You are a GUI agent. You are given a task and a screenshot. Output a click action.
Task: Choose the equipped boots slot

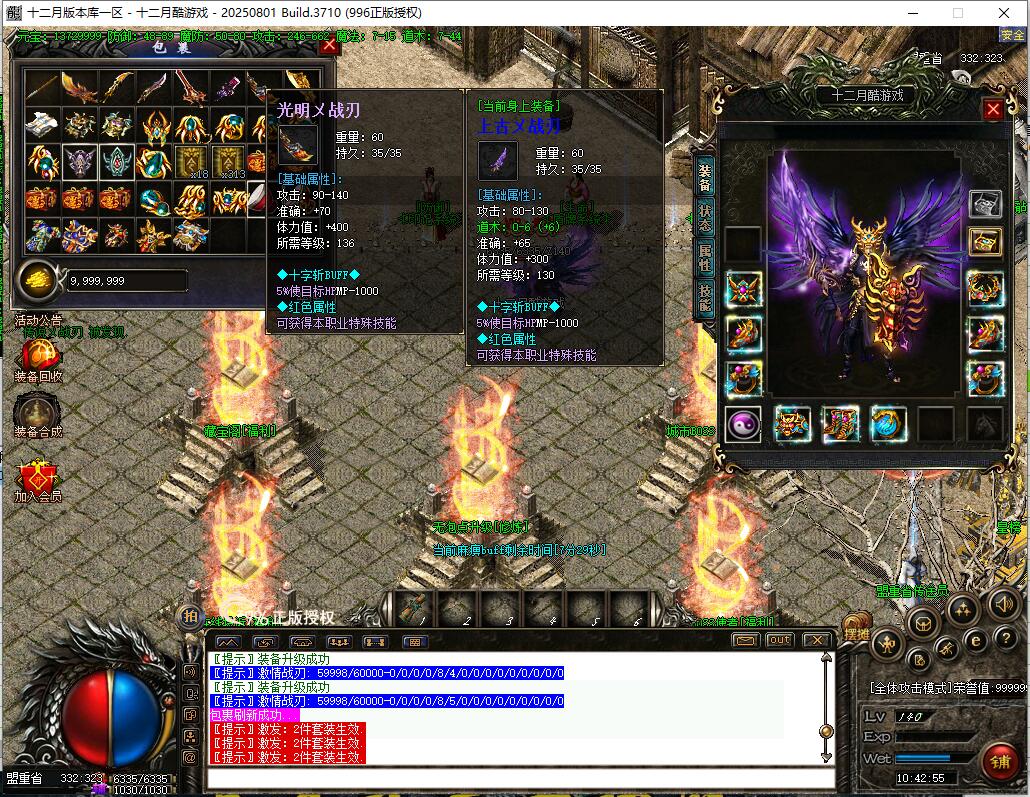[840, 424]
